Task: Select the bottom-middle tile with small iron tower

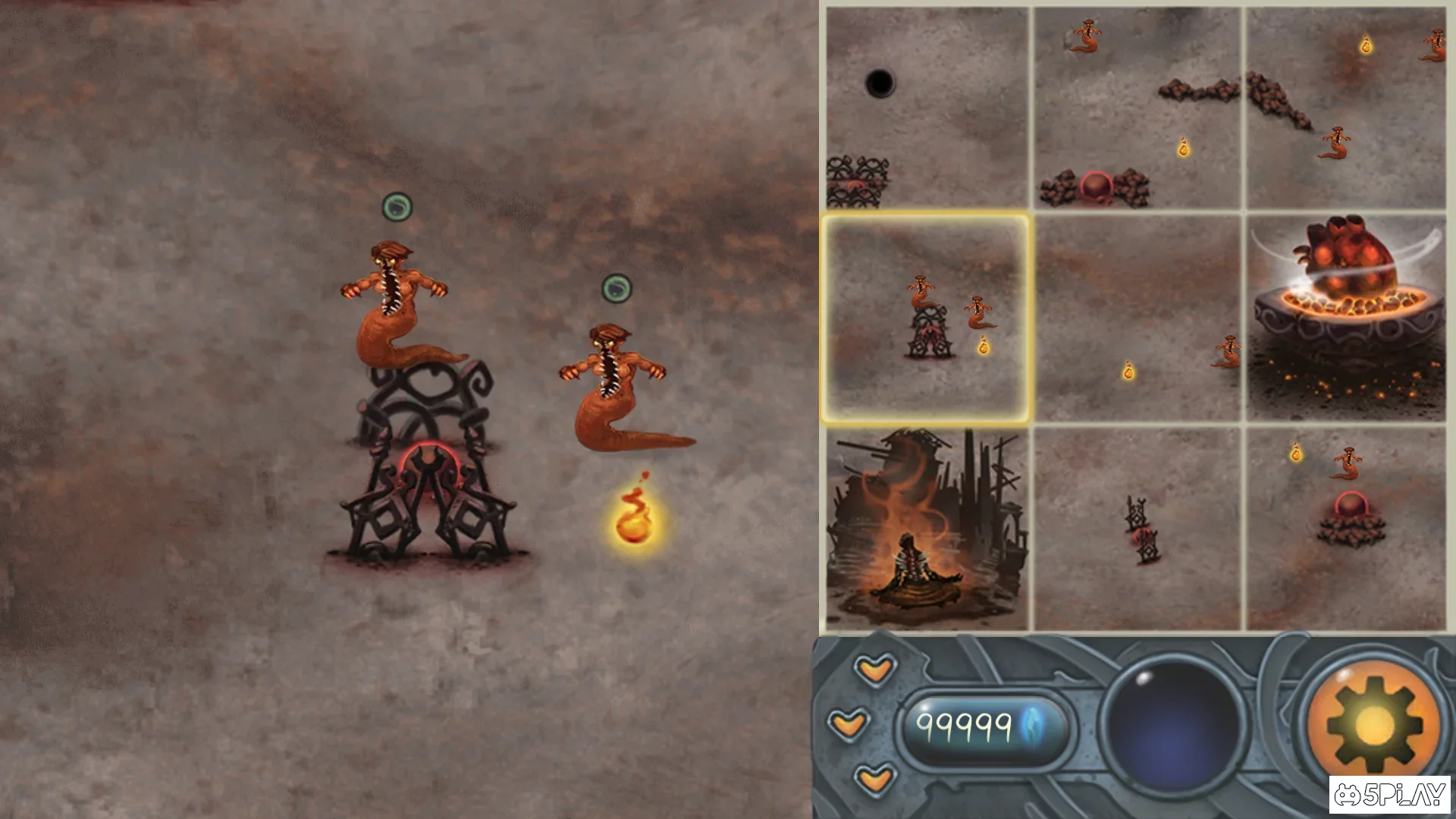Action: pyautogui.click(x=1137, y=529)
